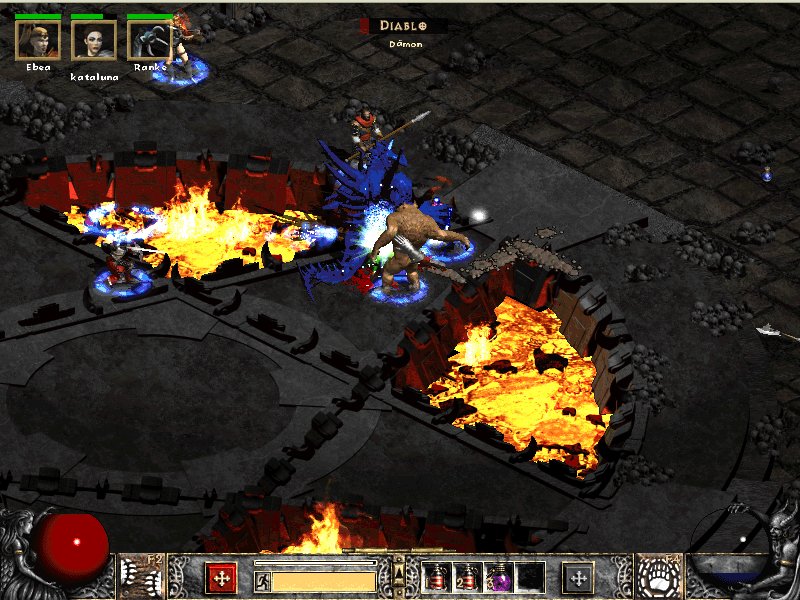Select Ebea's party portrait
Viewport: 800px width, 600px height.
pyautogui.click(x=38, y=40)
